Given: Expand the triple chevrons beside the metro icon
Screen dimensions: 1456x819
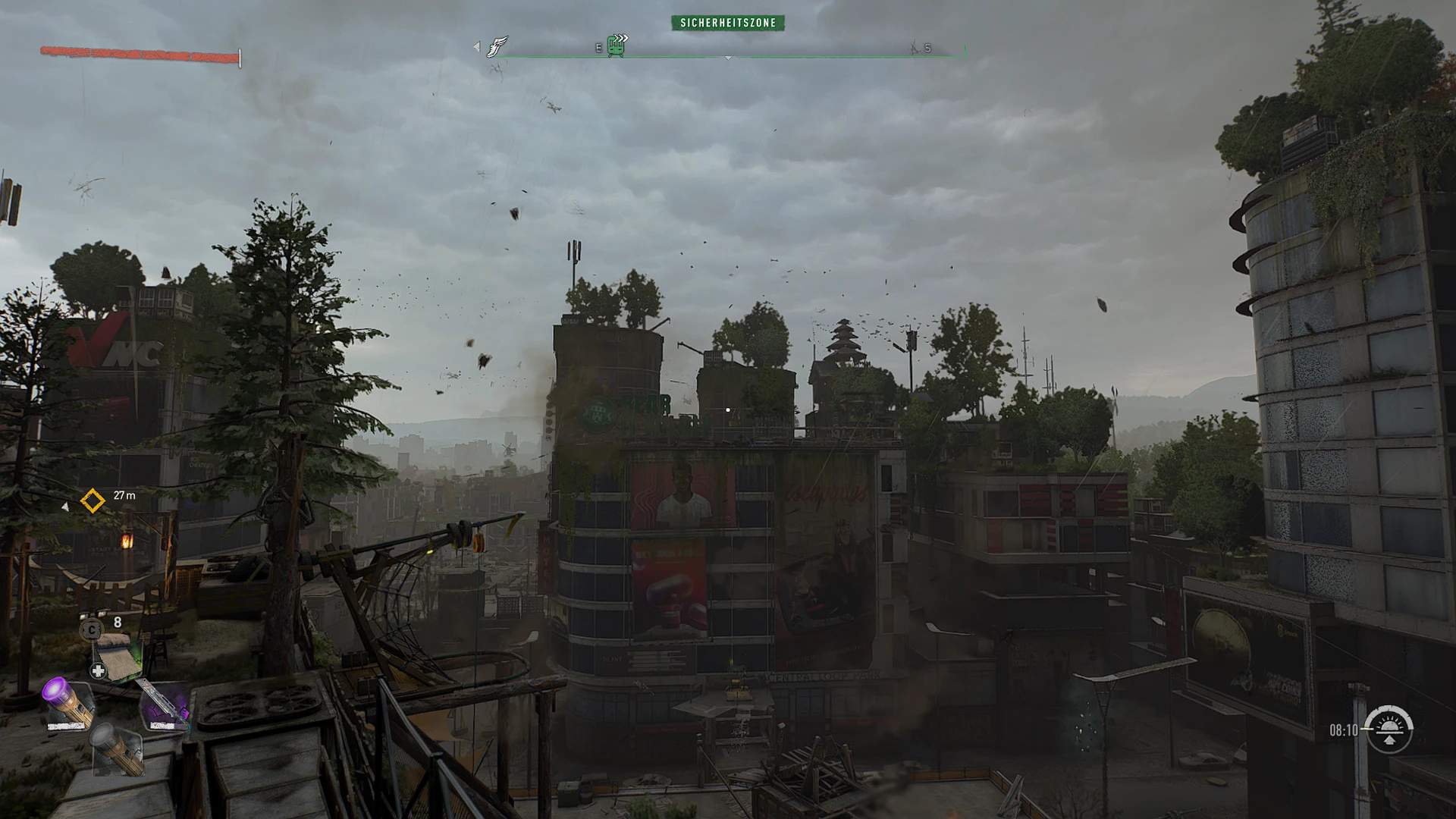Looking at the screenshot, I should (x=622, y=36).
